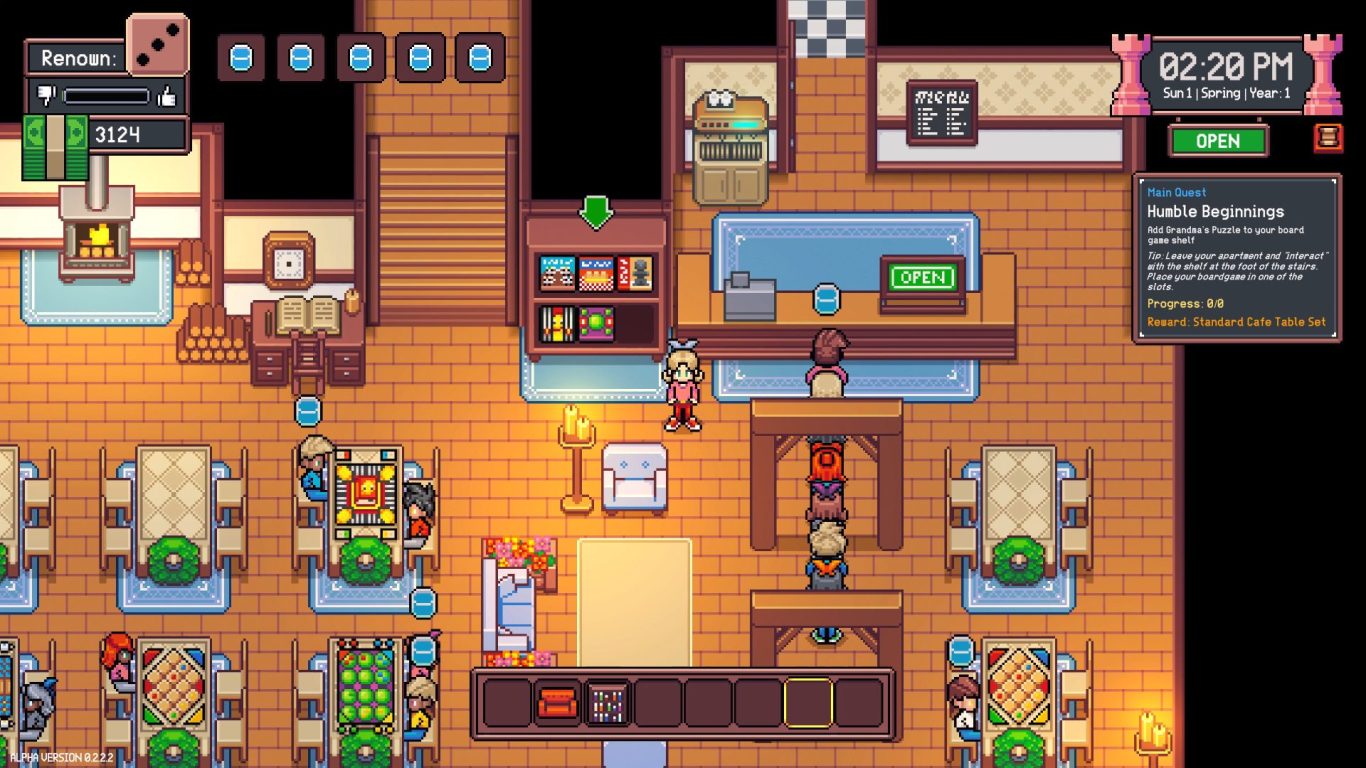Toggle the green OPEN sign below the clock
1366x768 pixels.
click(1218, 141)
